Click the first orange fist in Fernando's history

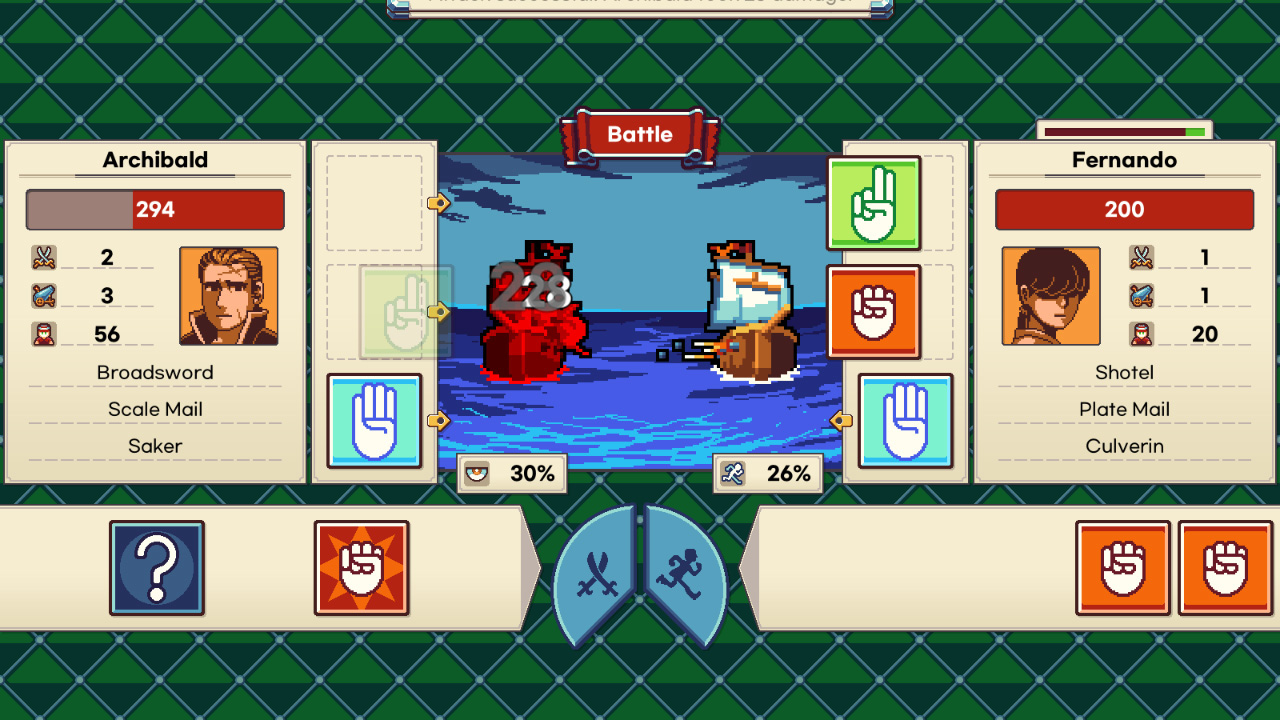[1123, 568]
